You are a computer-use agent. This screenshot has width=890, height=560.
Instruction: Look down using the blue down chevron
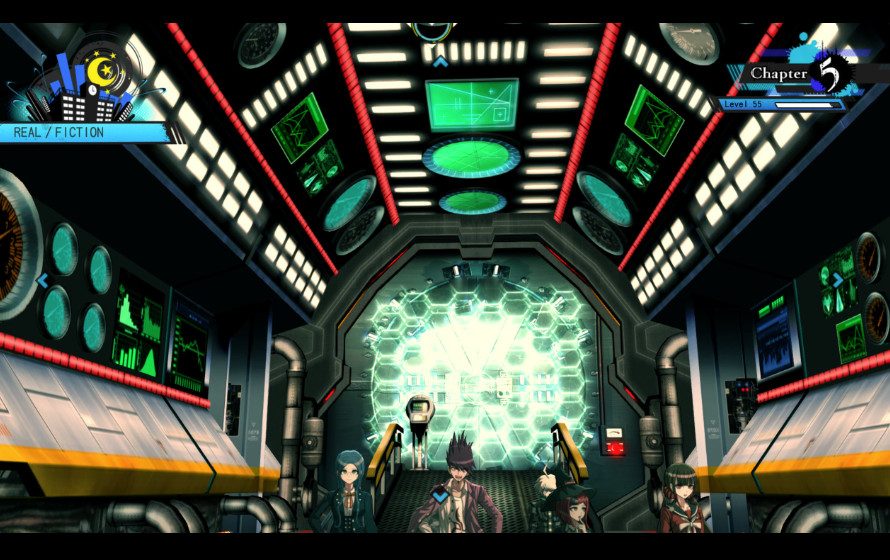[440, 495]
